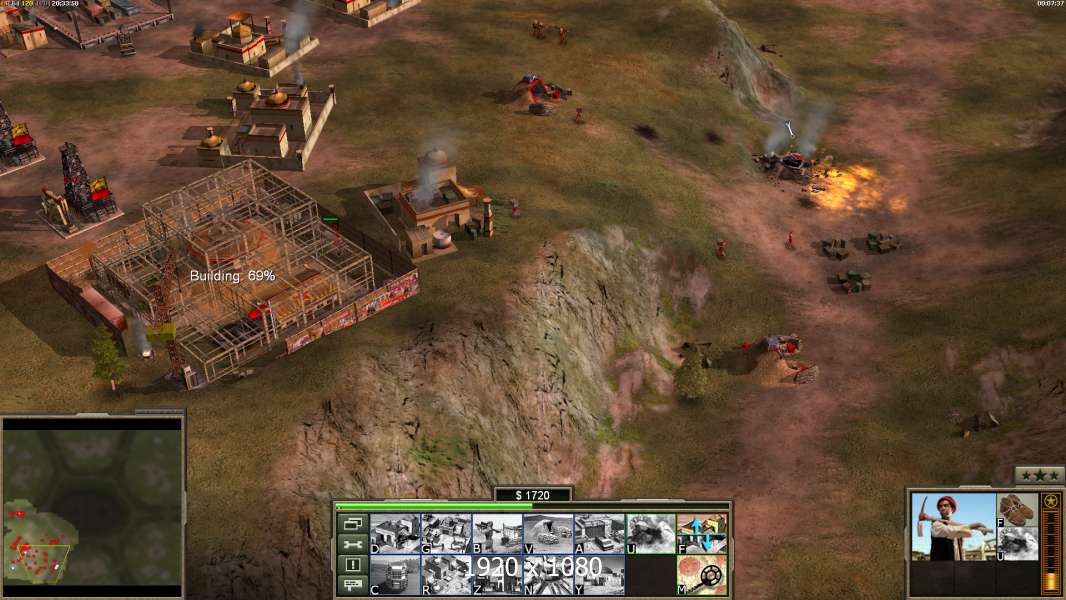1066x600 pixels.
Task: Click the green-highlighted build icon labeled U
Action: (650, 533)
